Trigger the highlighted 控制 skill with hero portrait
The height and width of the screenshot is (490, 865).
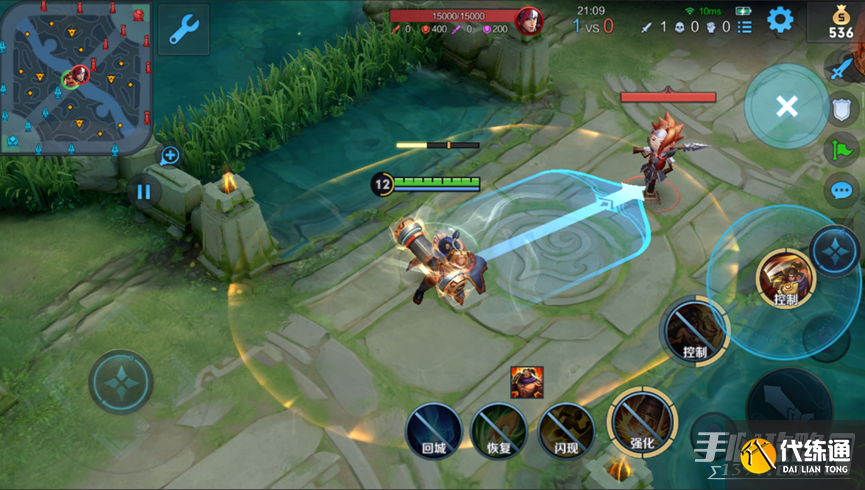784,277
